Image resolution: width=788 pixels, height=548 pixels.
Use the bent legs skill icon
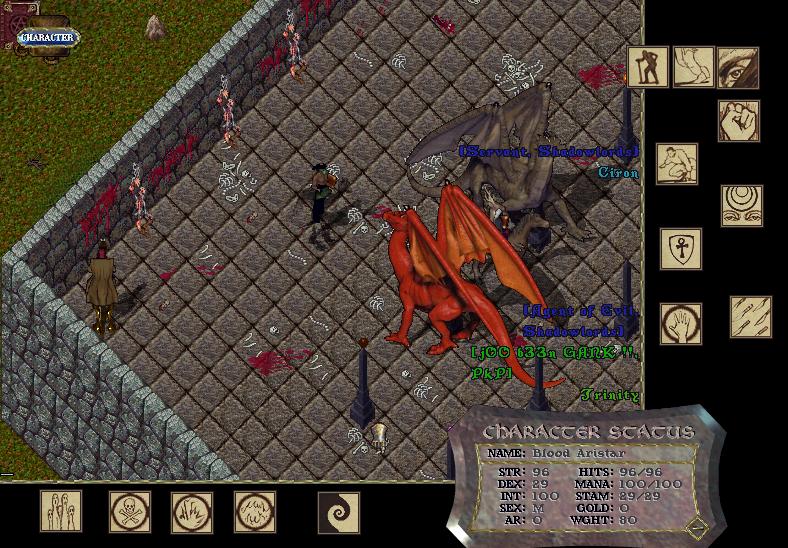[693, 67]
